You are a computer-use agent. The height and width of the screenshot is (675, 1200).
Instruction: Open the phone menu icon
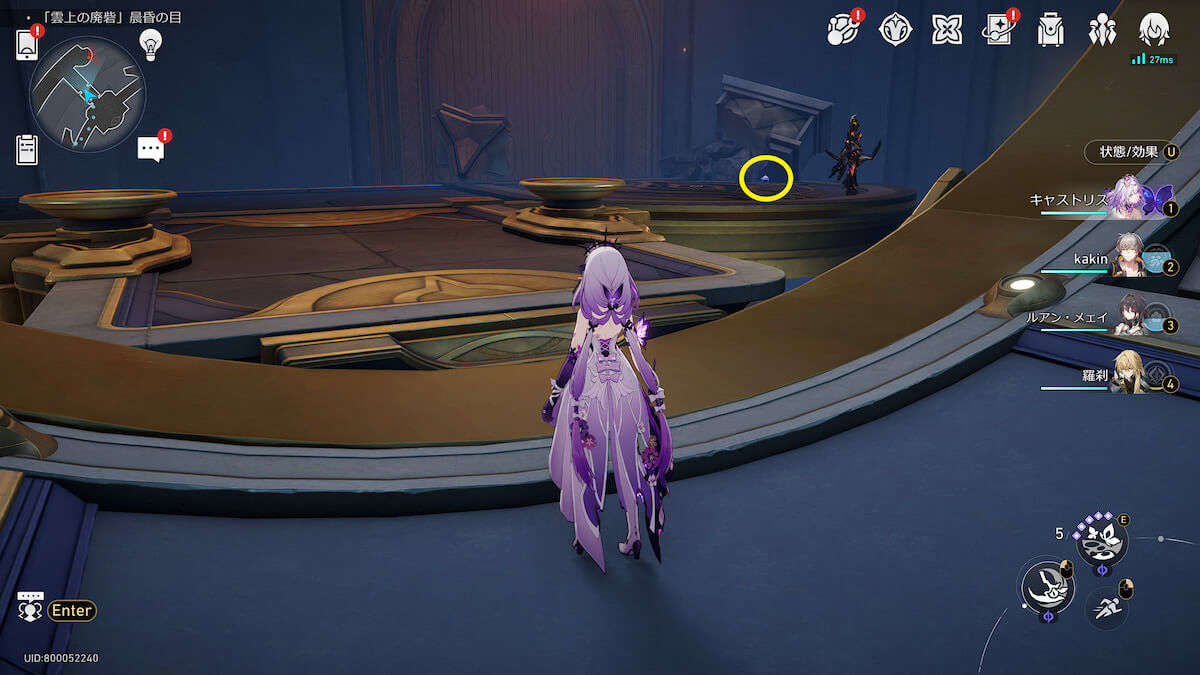click(x=27, y=45)
